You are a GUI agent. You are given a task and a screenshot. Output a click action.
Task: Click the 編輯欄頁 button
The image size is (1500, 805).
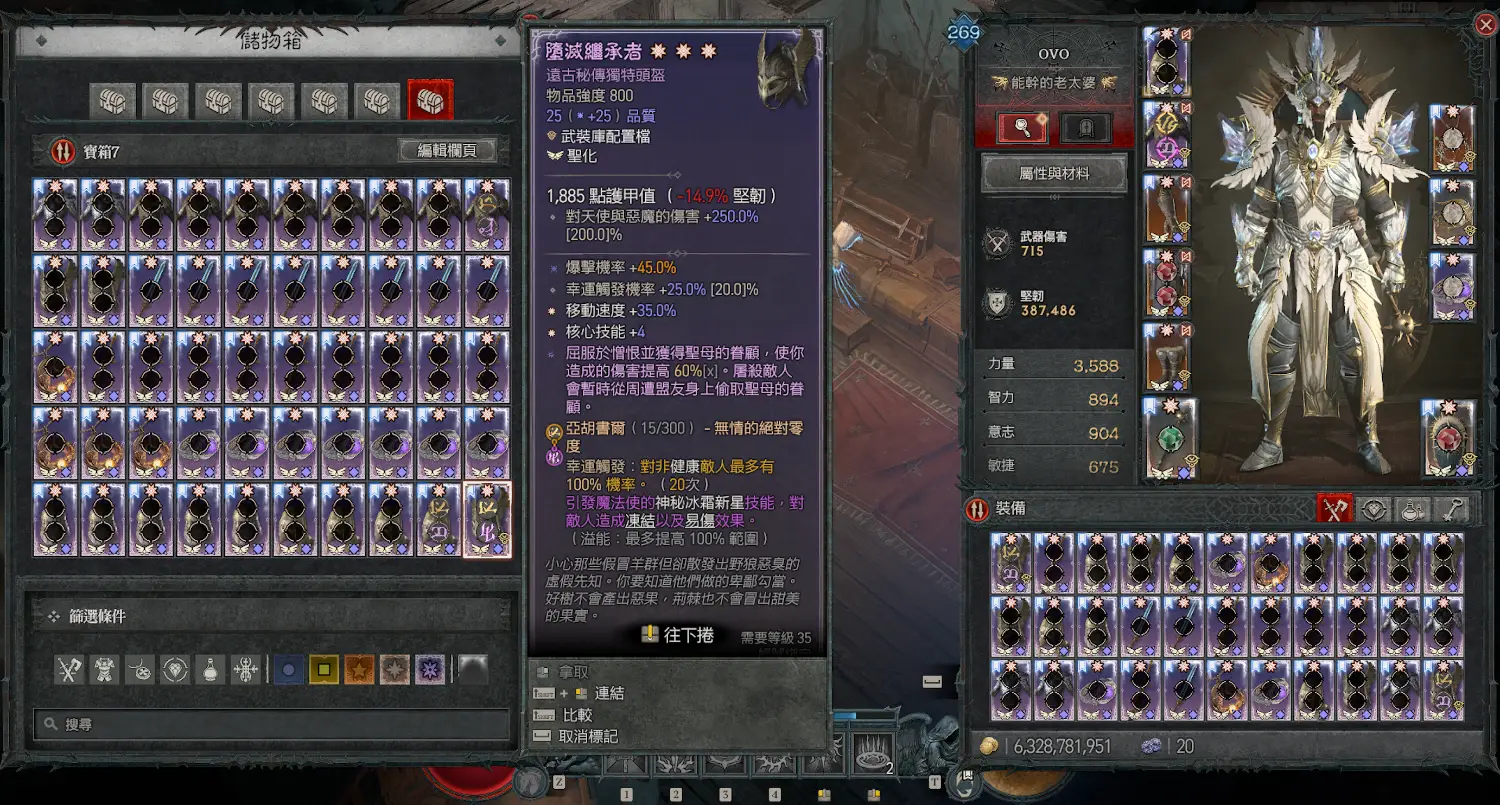click(x=447, y=151)
